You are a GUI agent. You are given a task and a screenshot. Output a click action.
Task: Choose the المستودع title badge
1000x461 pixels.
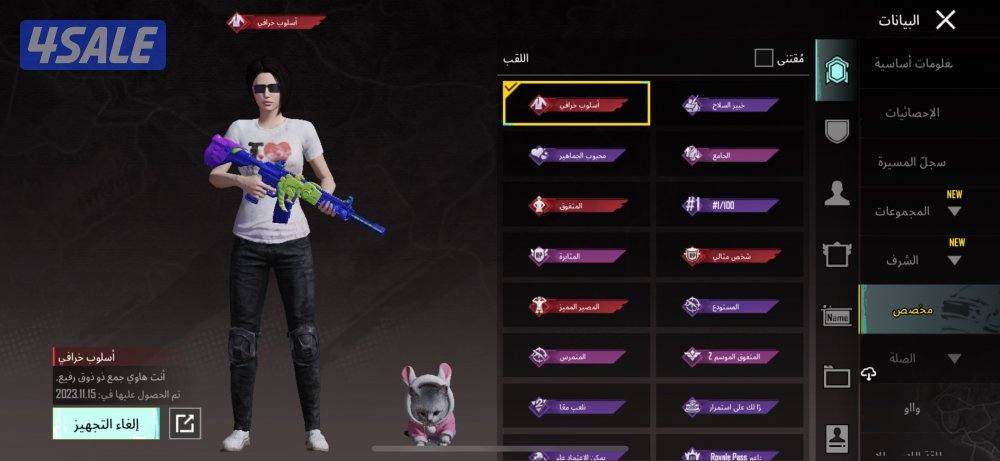pos(730,306)
